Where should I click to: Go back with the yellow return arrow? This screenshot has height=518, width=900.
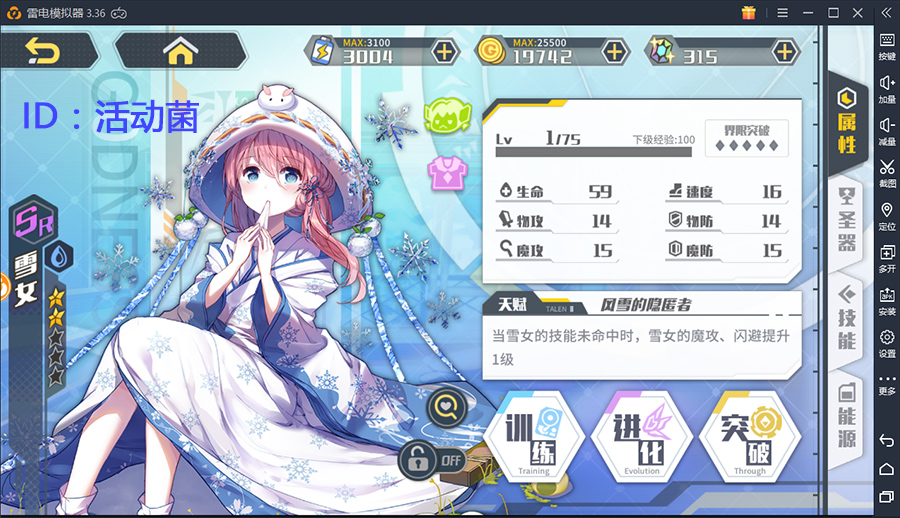[43, 50]
